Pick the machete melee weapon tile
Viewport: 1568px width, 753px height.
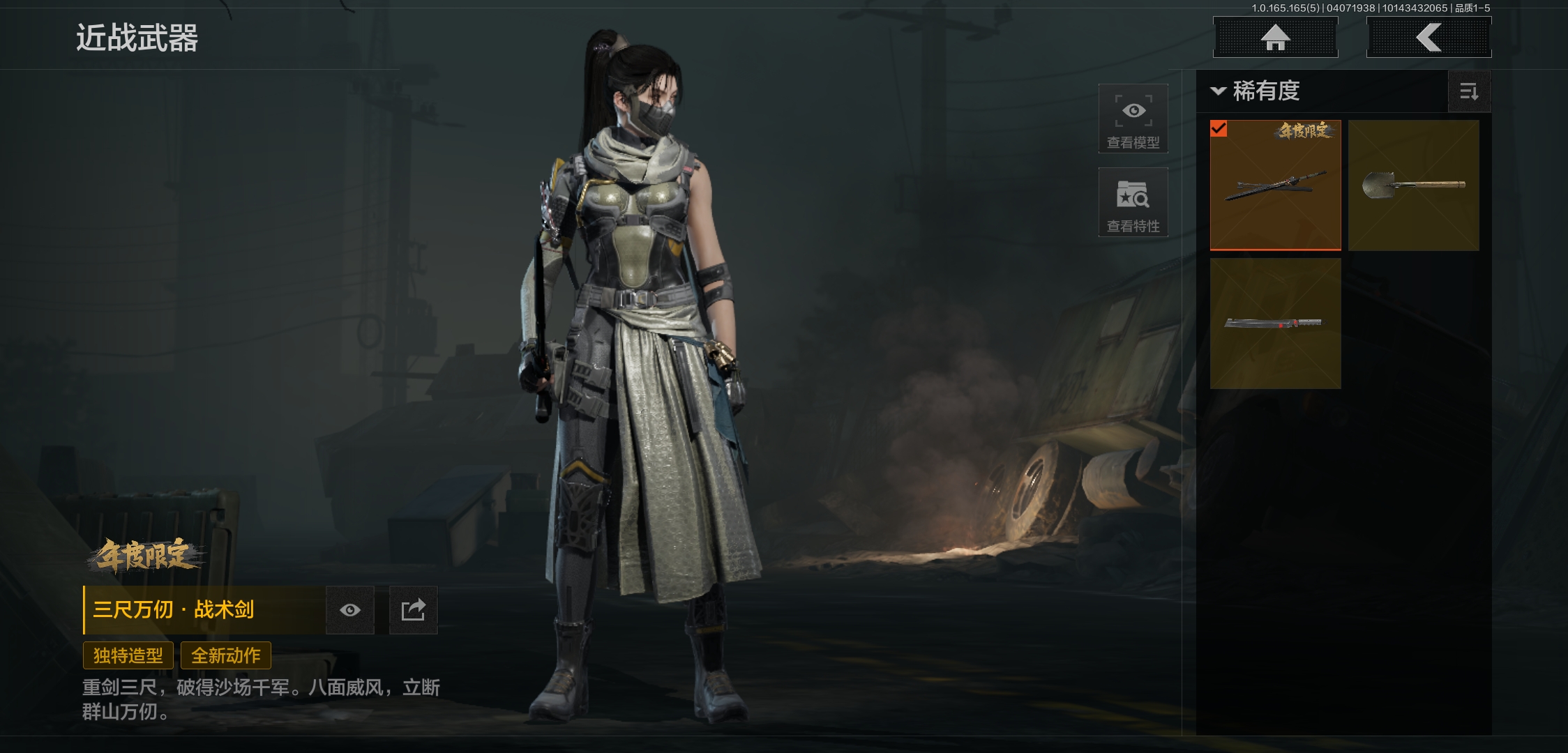pyautogui.click(x=1275, y=324)
